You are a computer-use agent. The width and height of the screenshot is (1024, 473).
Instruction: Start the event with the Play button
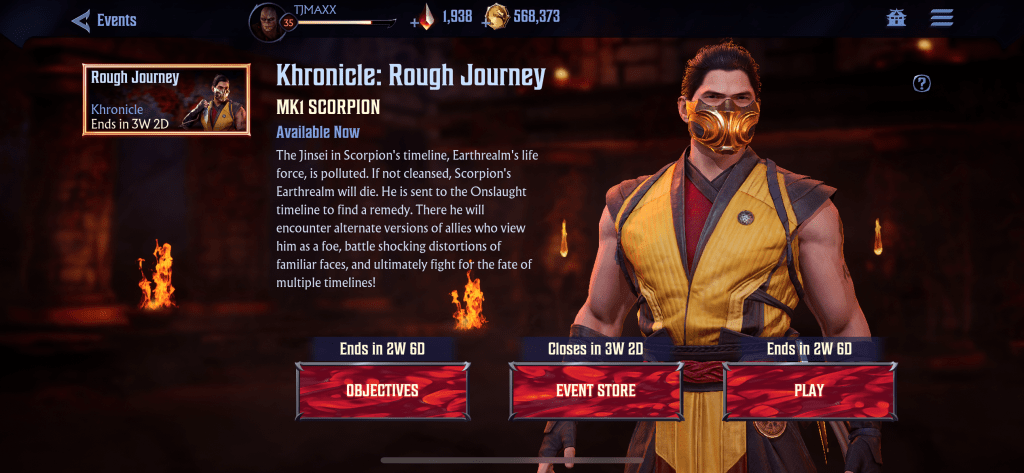[x=809, y=390]
